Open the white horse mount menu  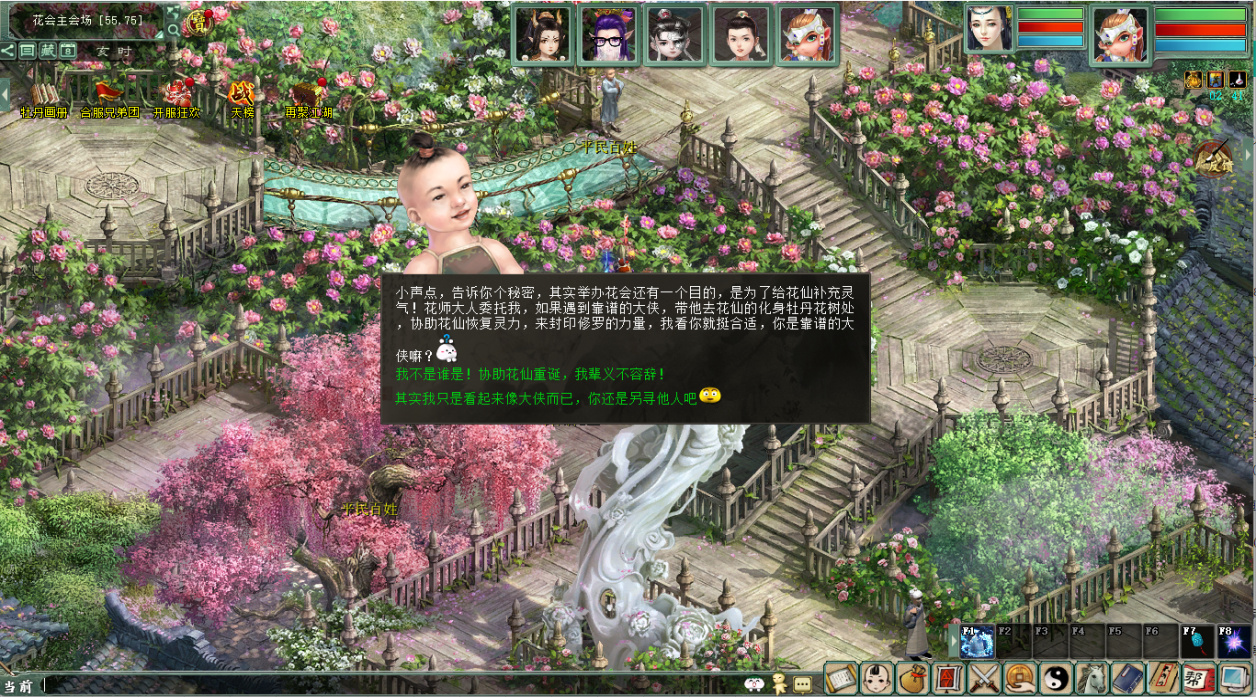coord(1091,679)
